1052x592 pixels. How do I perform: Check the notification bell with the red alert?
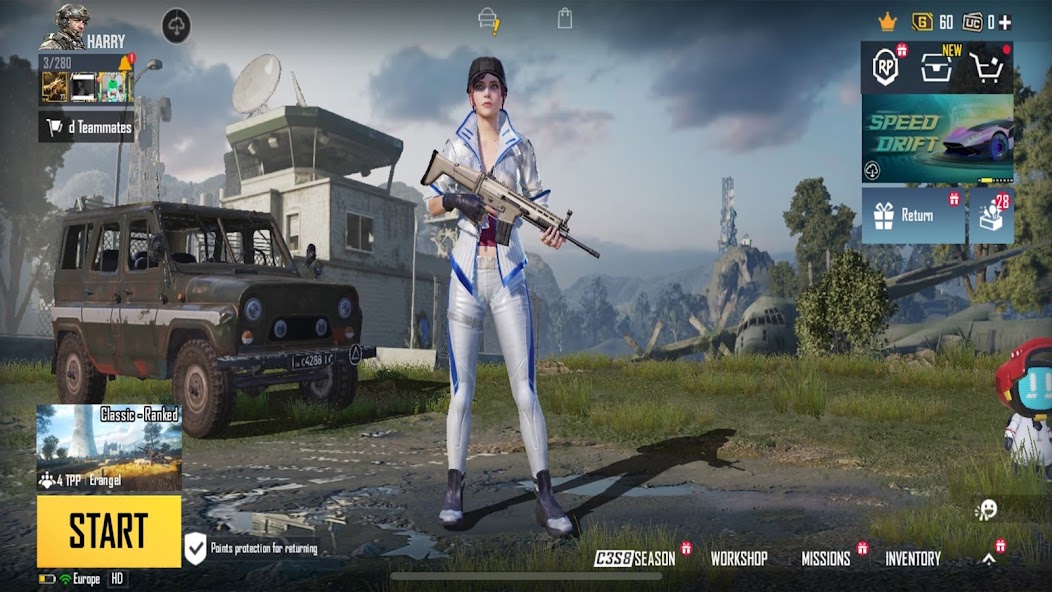(x=126, y=64)
